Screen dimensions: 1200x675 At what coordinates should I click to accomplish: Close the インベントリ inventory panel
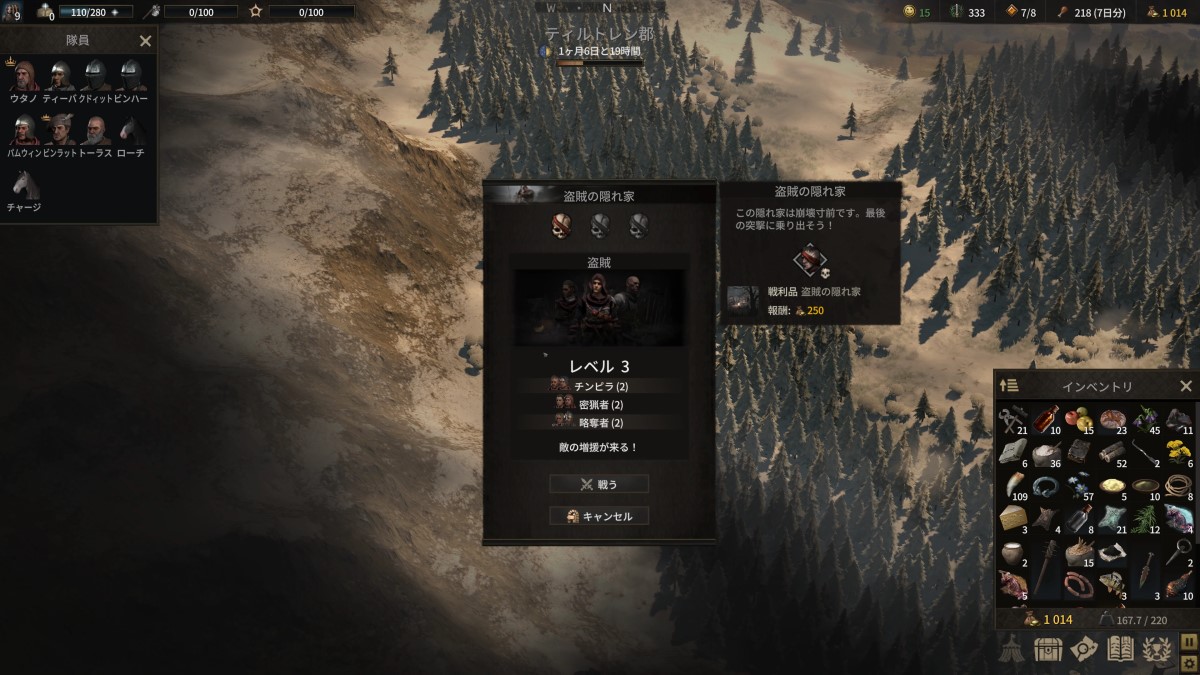1186,386
